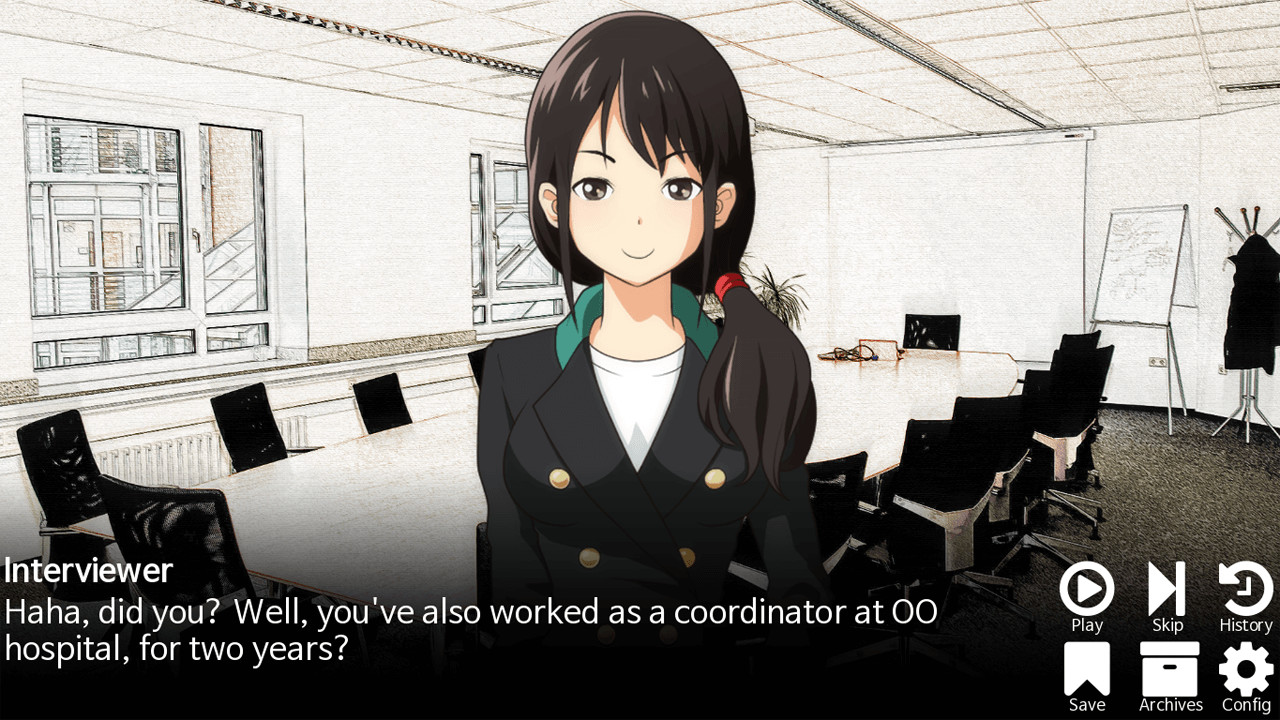Click the Play label text
The image size is (1280, 720).
(x=1086, y=624)
